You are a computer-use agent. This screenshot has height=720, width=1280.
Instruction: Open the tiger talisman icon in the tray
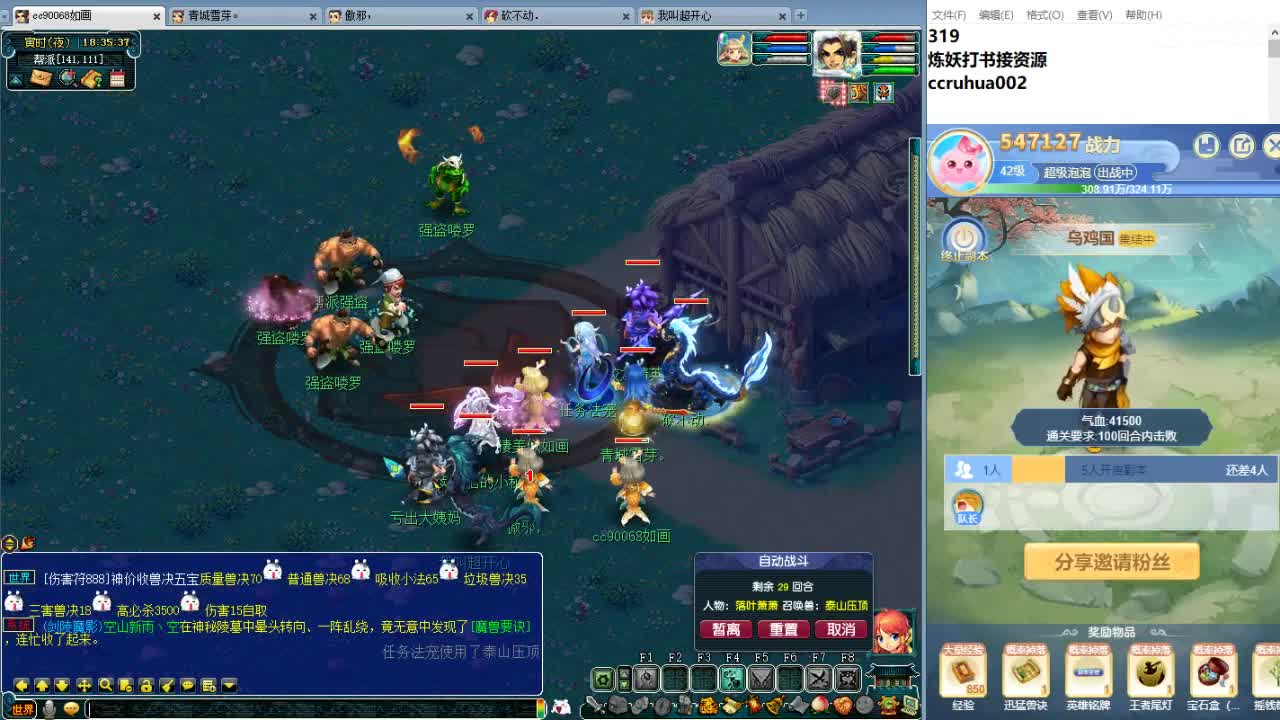[705, 704]
